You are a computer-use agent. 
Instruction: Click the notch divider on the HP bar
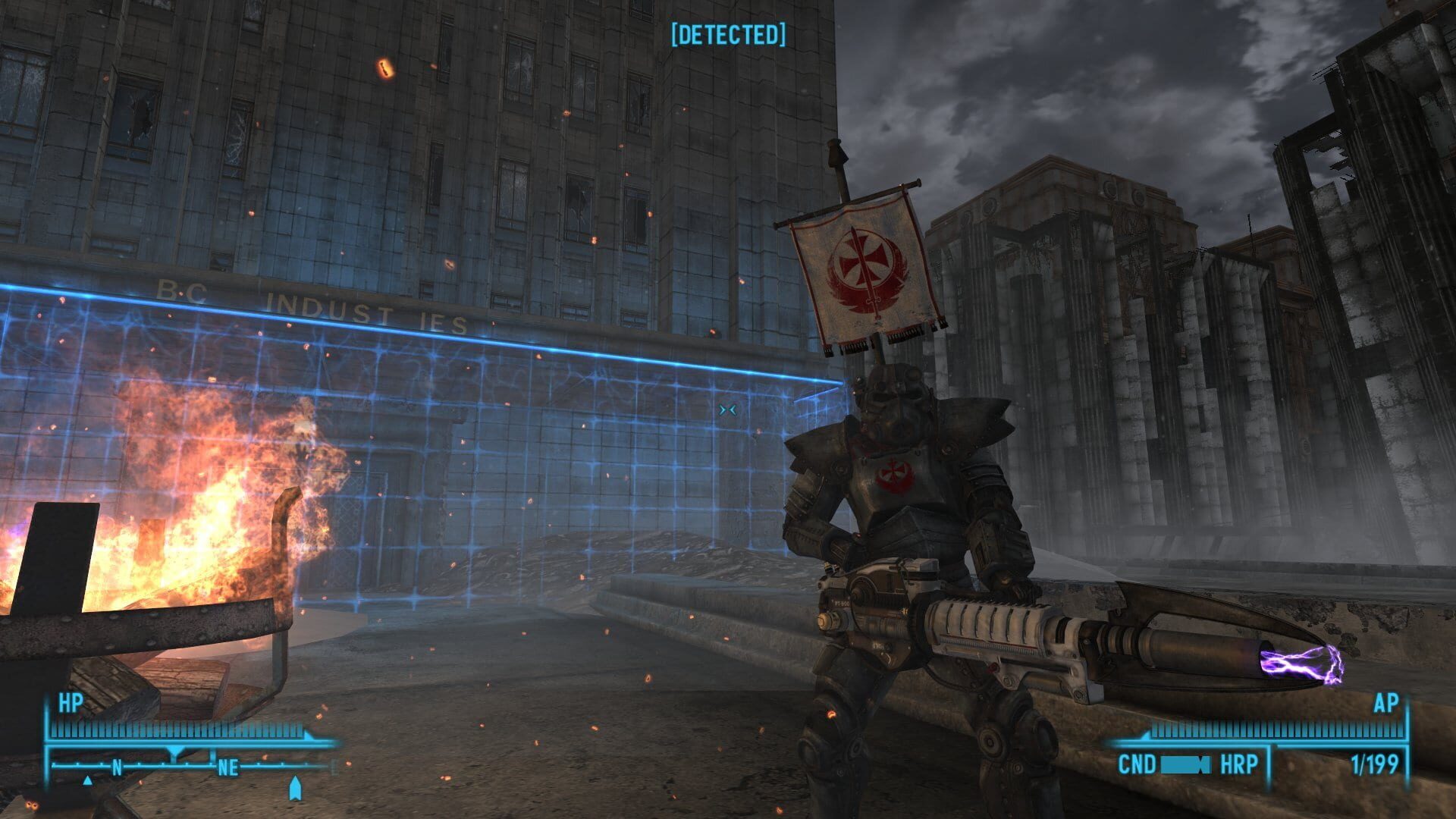(x=174, y=751)
